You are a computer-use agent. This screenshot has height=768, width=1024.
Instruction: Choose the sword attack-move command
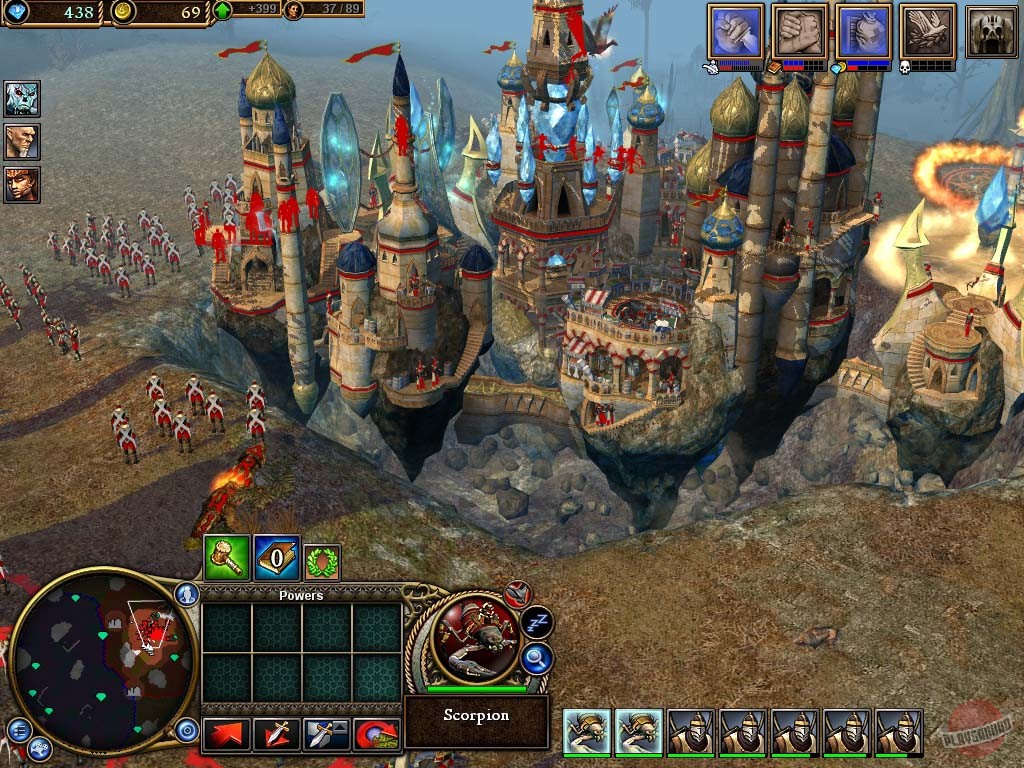coord(276,735)
